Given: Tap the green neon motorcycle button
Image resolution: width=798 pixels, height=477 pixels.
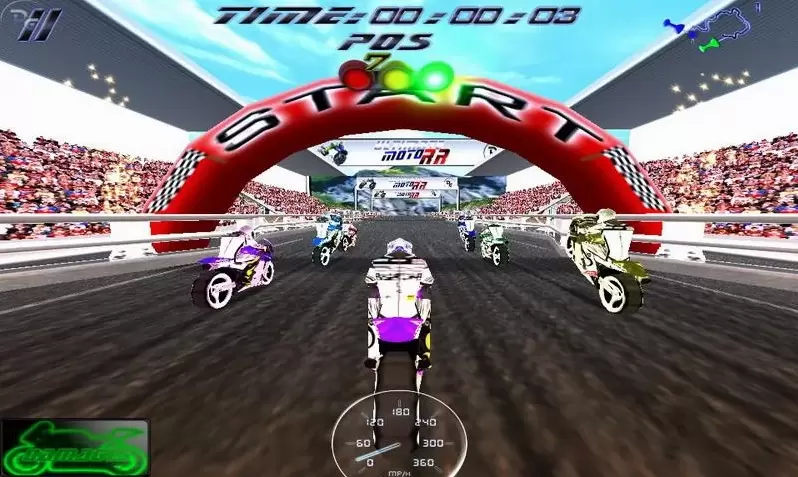Looking at the screenshot, I should [75, 447].
